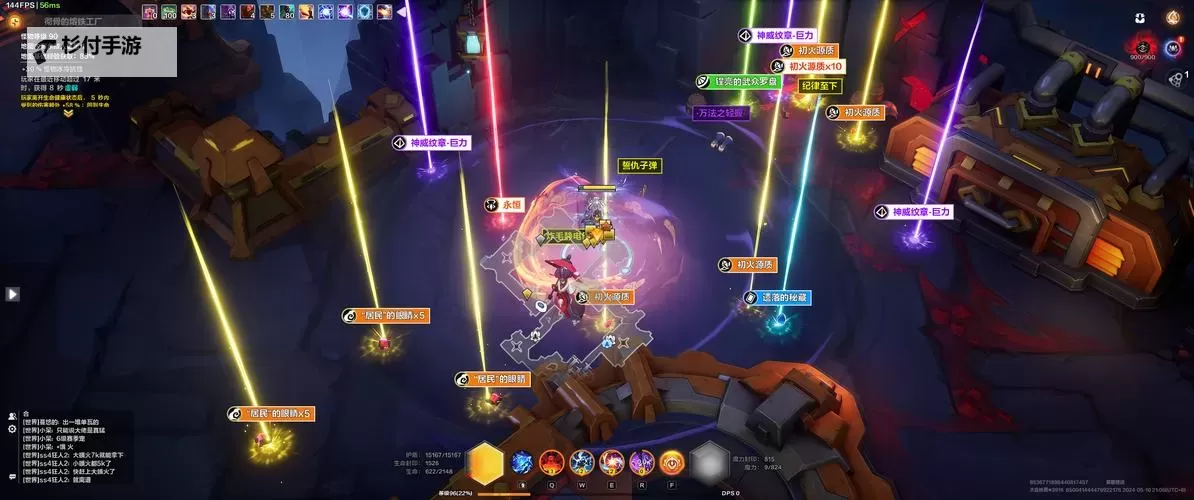This screenshot has width=1194, height=500.
Task: Pick up the 纪律至下 loot label
Action: coord(820,86)
